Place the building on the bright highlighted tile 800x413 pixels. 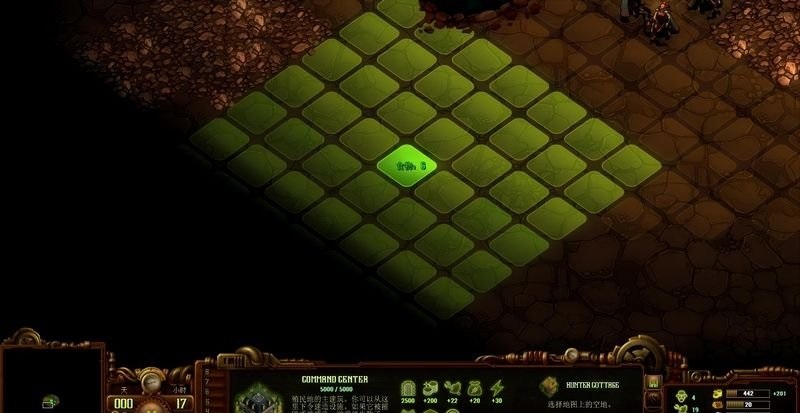click(x=410, y=165)
